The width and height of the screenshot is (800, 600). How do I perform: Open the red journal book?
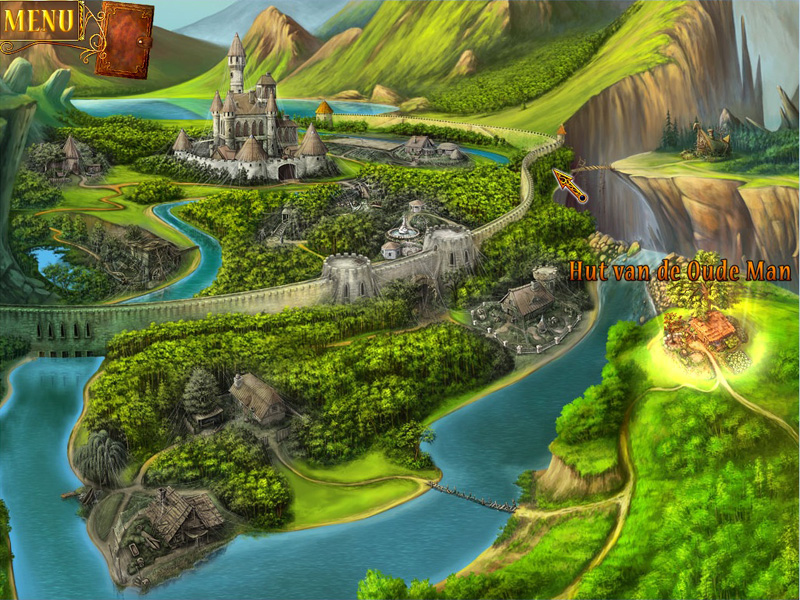(x=124, y=39)
